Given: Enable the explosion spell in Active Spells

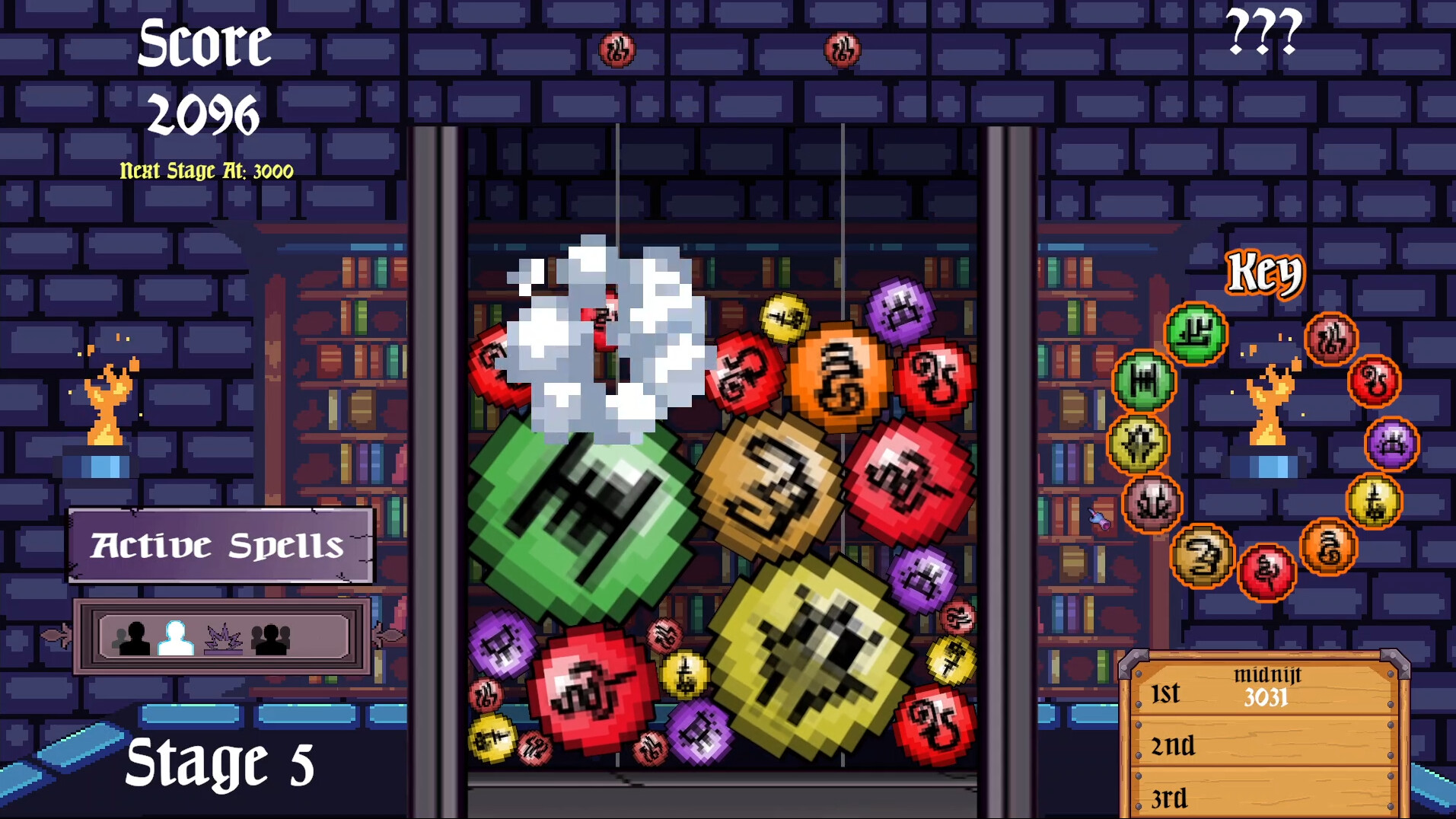Looking at the screenshot, I should tap(224, 639).
